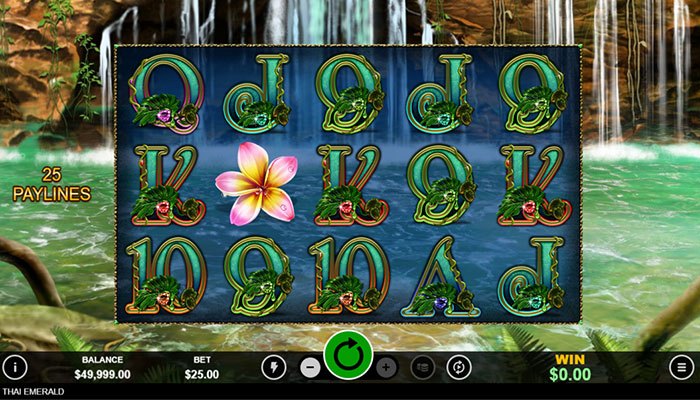Open the bet options list button
Image resolution: width=700 pixels, height=400 pixels.
pyautogui.click(x=423, y=367)
